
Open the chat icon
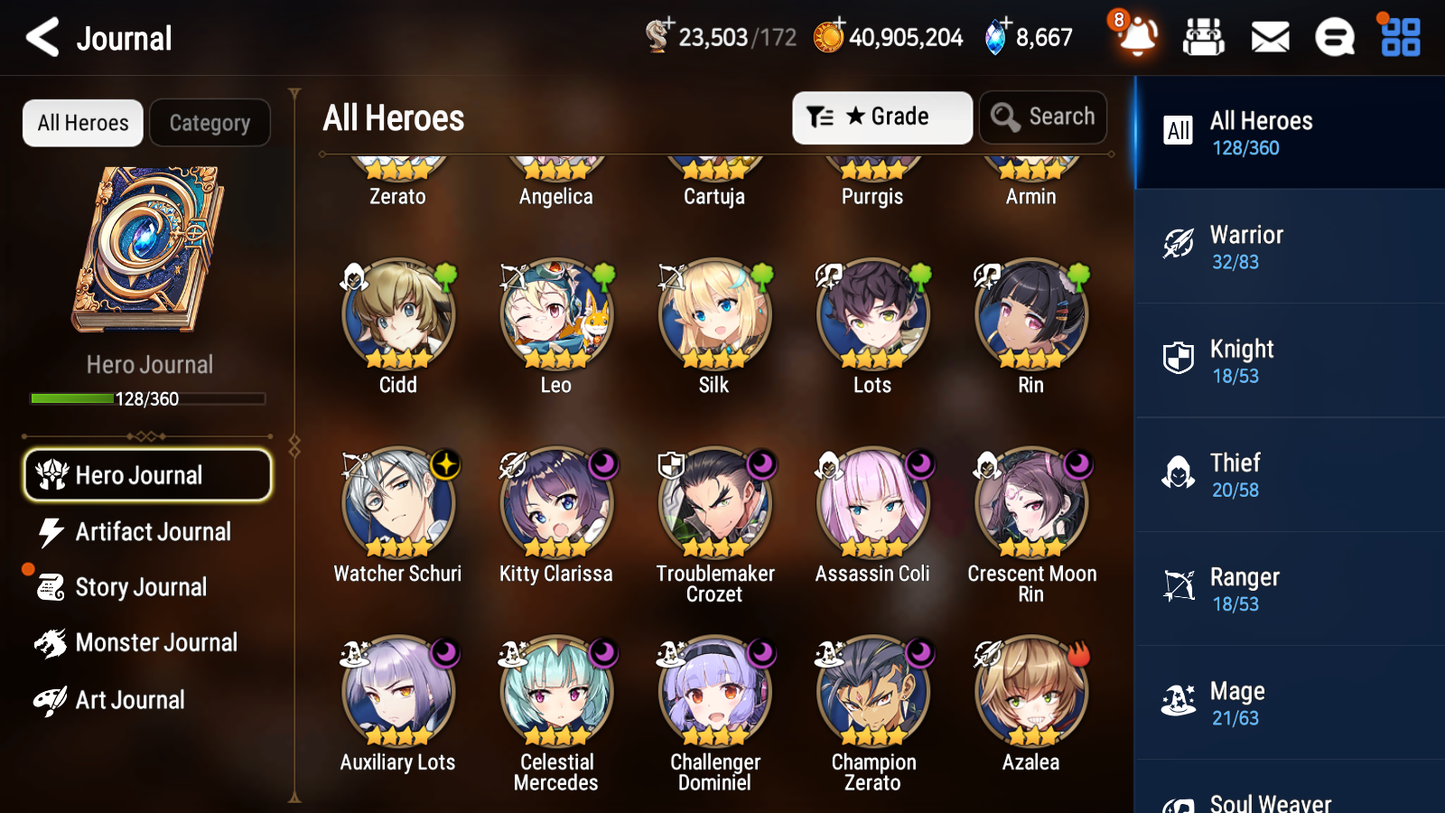pos(1335,36)
